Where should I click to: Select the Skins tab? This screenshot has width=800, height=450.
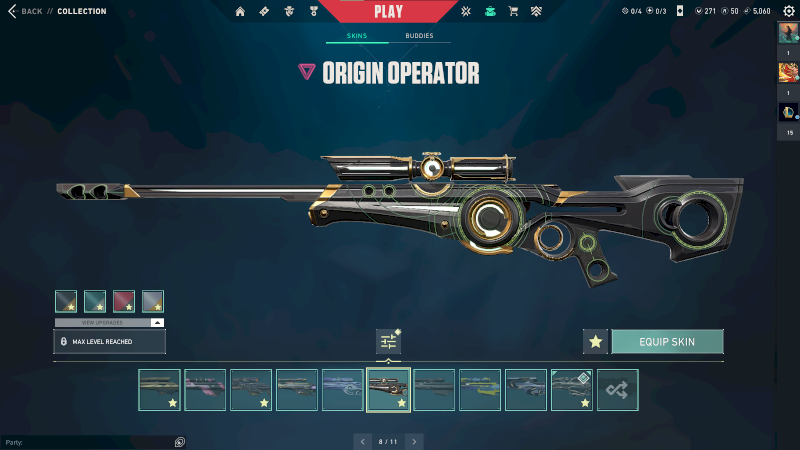[x=357, y=36]
